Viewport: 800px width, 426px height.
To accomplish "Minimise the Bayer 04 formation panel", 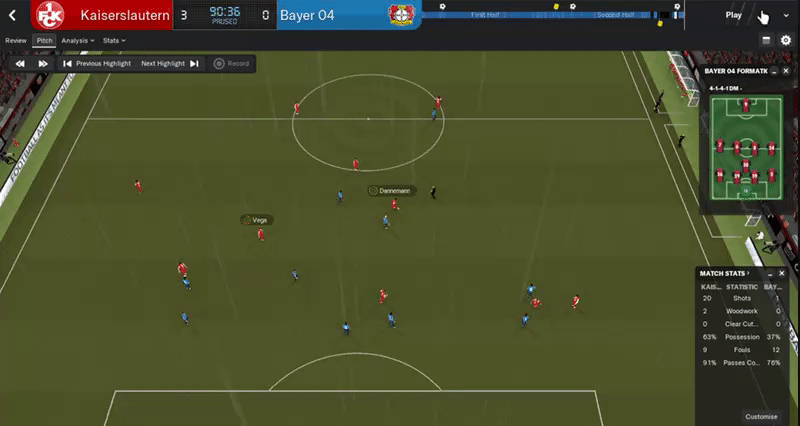I will click(x=774, y=72).
